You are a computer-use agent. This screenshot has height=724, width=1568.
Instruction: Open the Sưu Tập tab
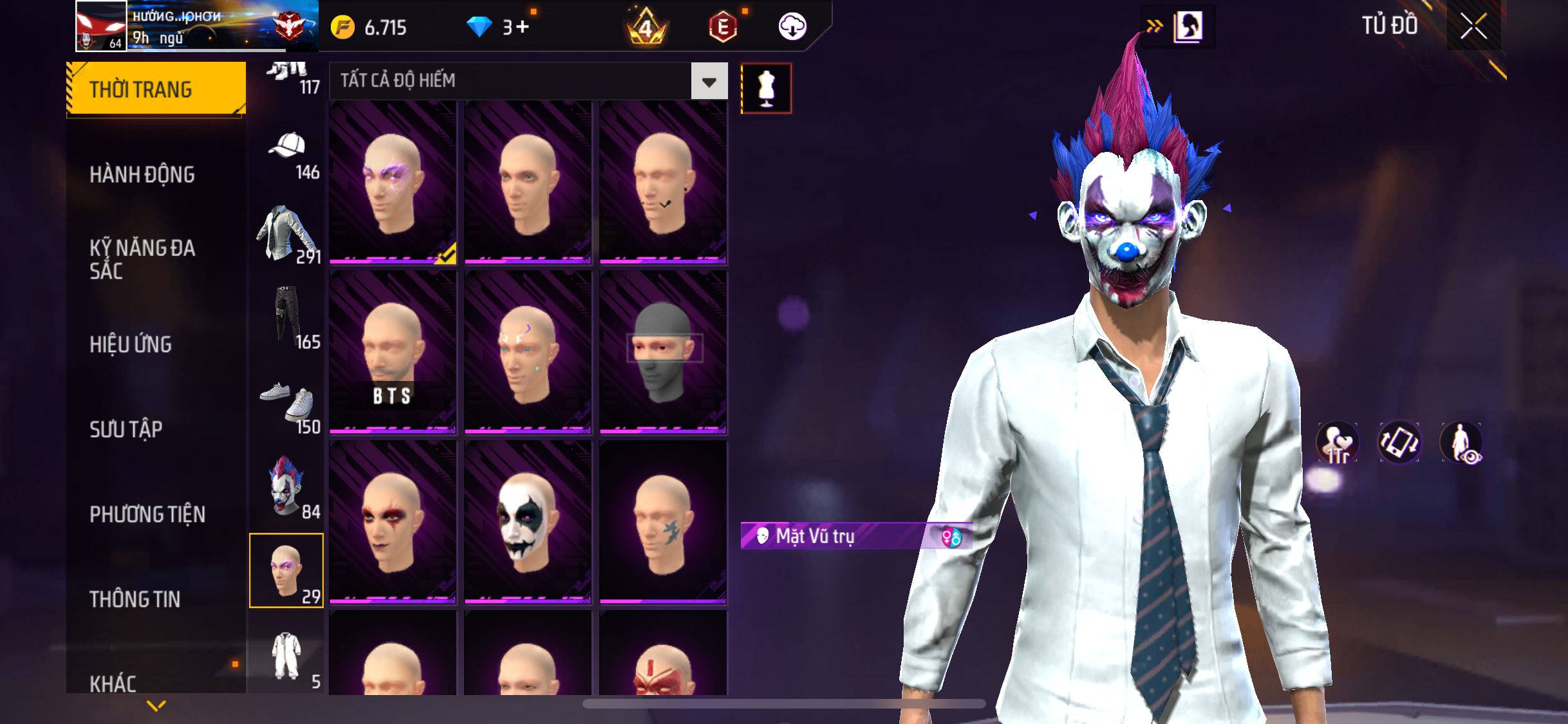point(126,429)
